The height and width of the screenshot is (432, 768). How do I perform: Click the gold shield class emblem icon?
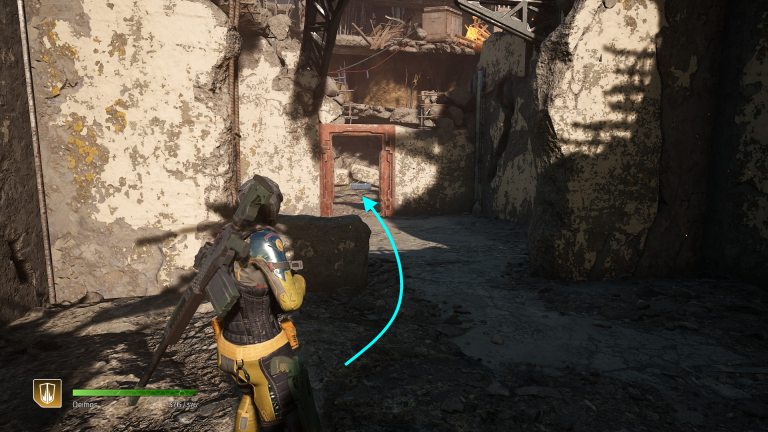point(47,393)
